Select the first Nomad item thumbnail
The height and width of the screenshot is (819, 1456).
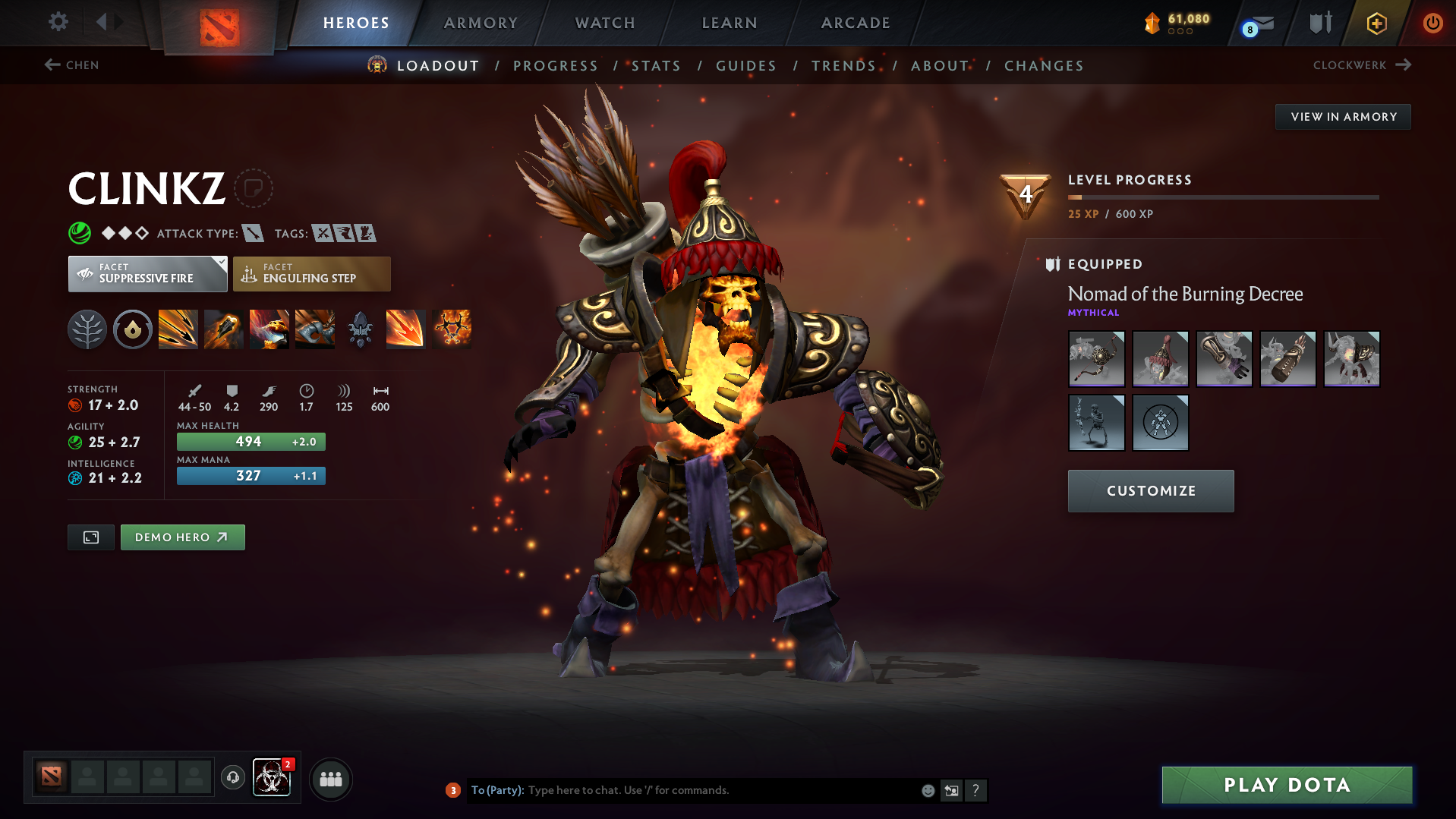[x=1096, y=358]
